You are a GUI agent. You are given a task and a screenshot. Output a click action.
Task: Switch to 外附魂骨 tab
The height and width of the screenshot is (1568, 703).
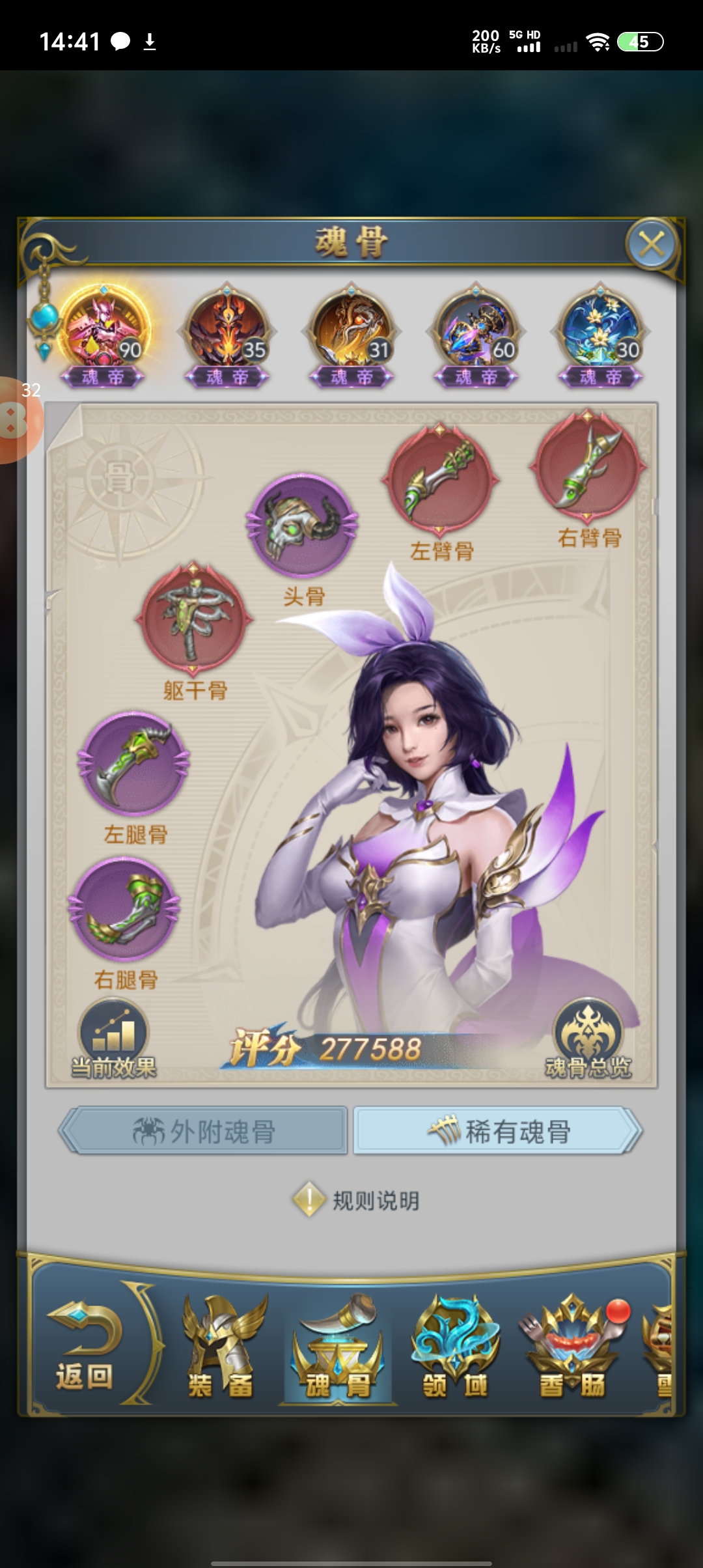[204, 1131]
